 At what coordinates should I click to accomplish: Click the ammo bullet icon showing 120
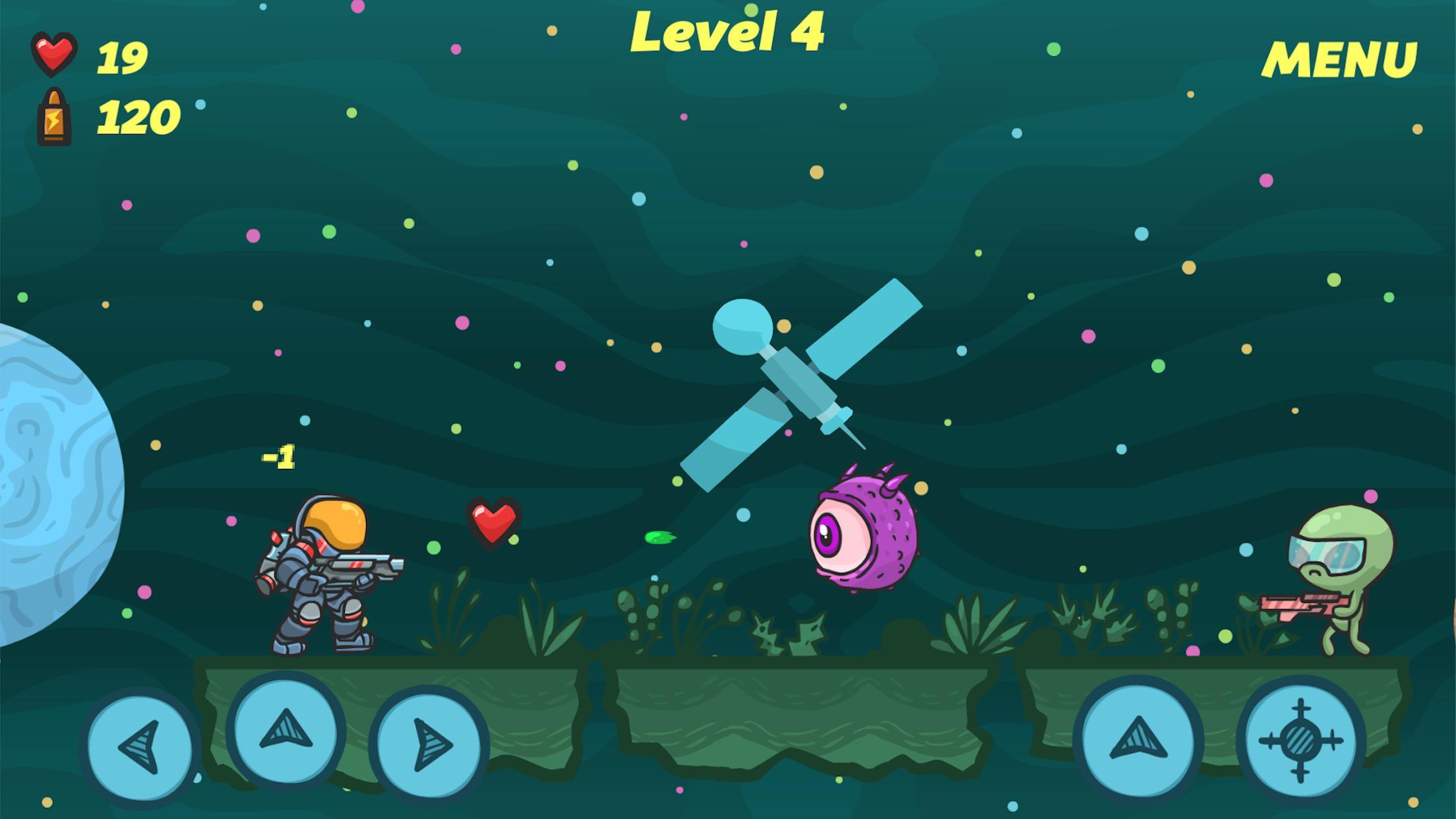tap(55, 117)
